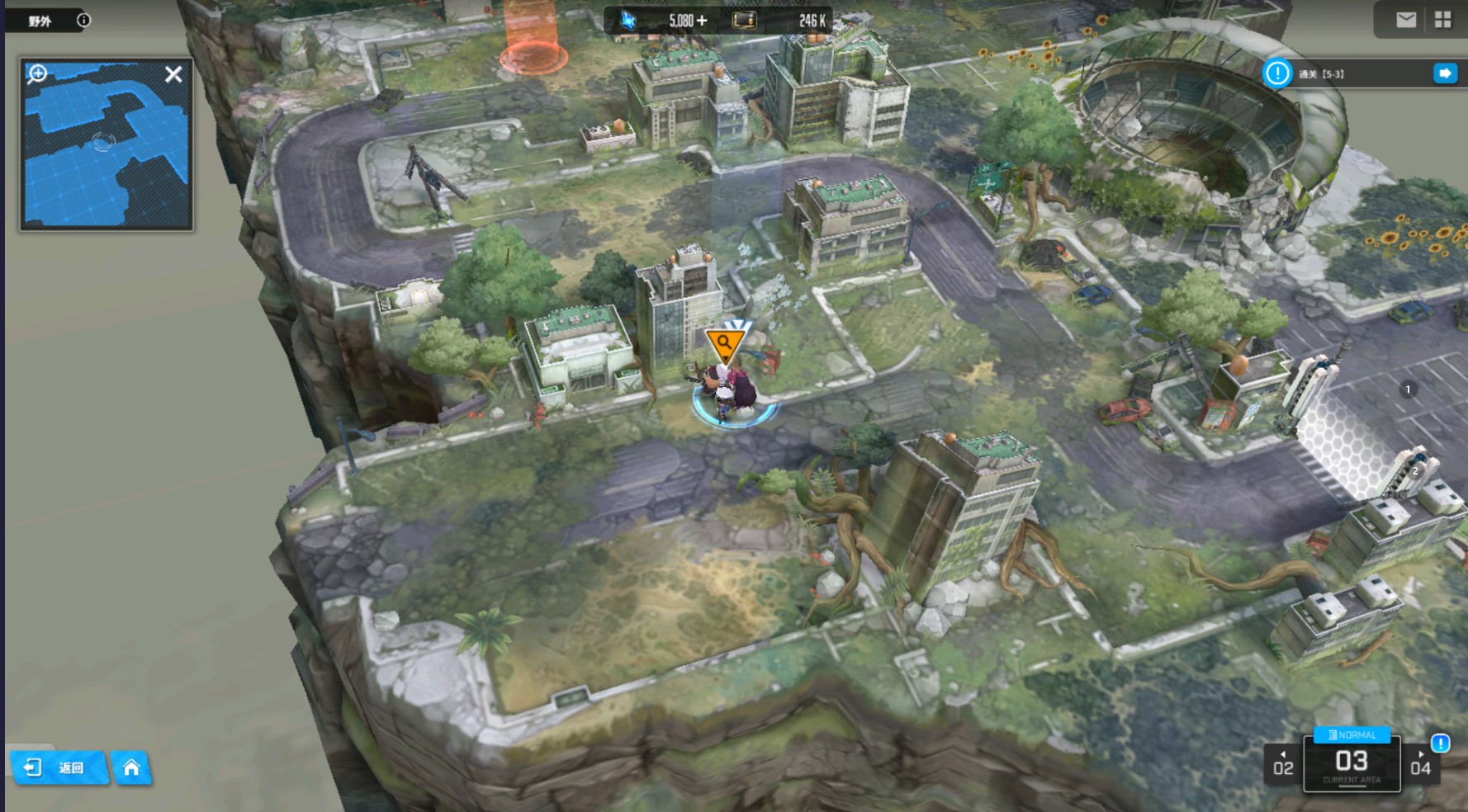
Task: Switch to previous area 02
Action: coord(1283,764)
